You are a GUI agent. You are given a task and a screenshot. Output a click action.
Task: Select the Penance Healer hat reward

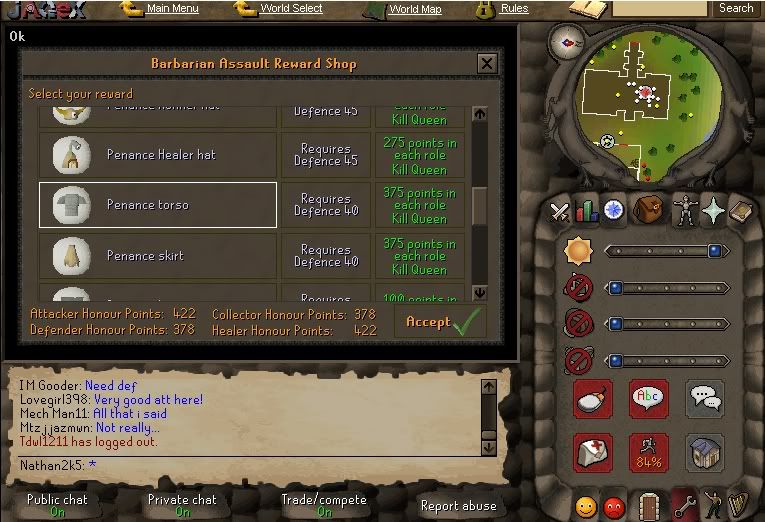point(158,155)
